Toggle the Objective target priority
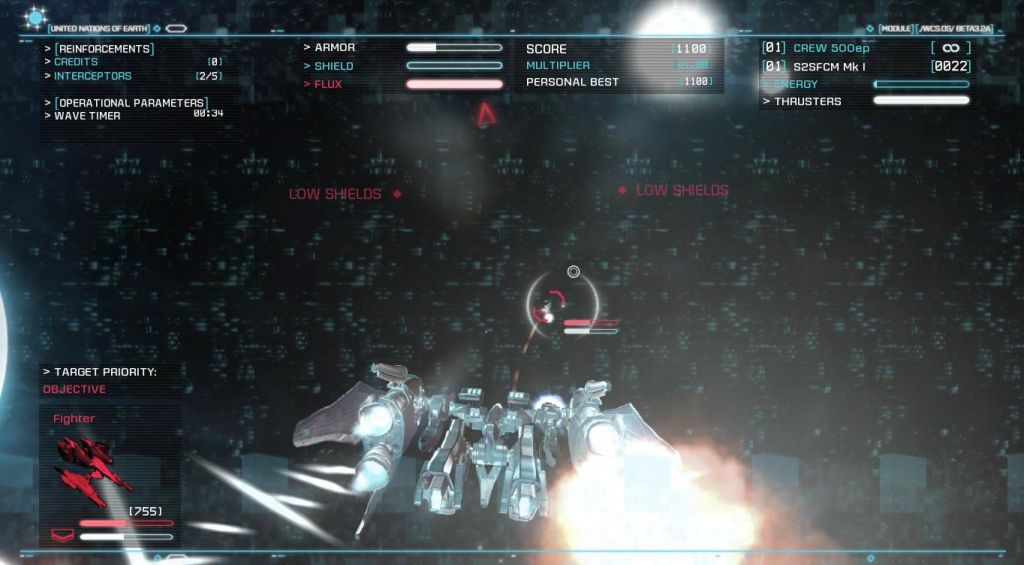Image resolution: width=1024 pixels, height=565 pixels. [x=74, y=389]
